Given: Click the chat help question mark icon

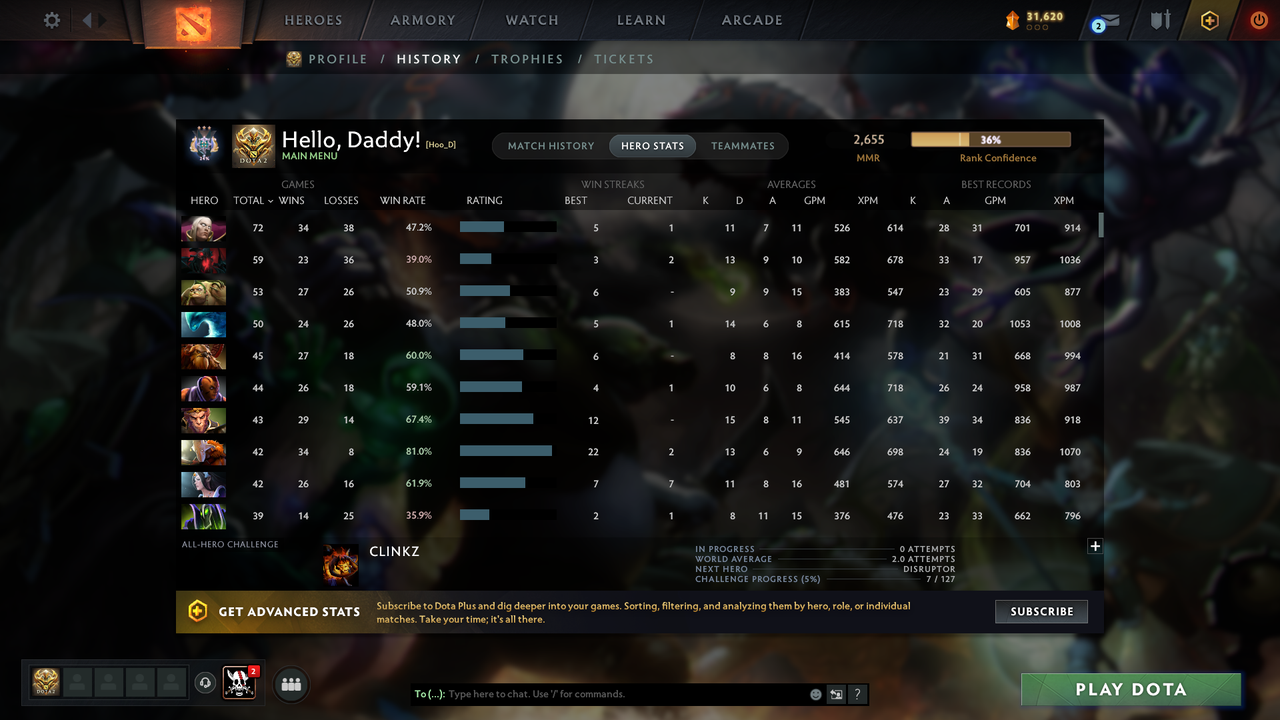Looking at the screenshot, I should 857,693.
